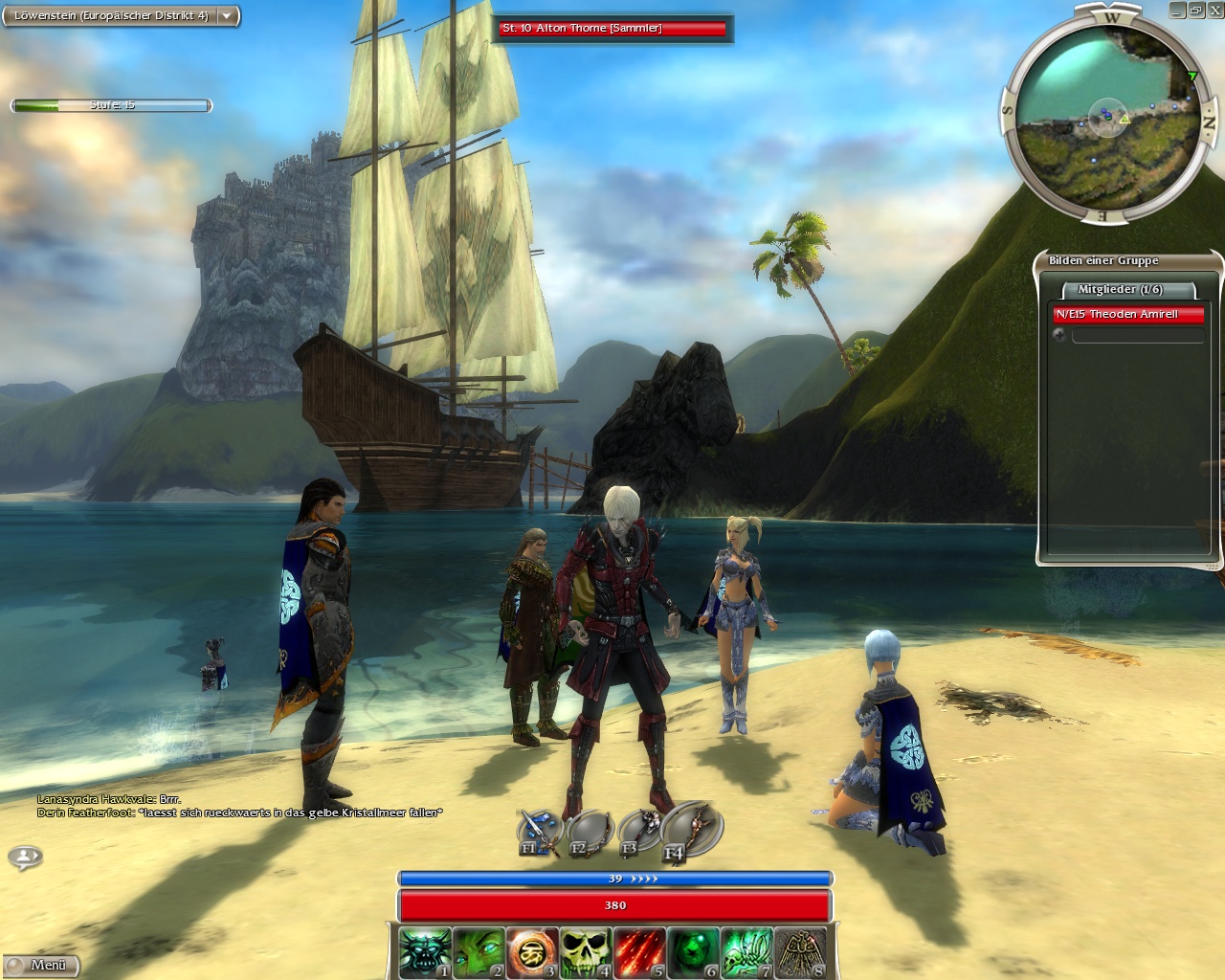The width and height of the screenshot is (1225, 980).
Task: Use skill 8 winged resurrection signet
Action: pos(799,952)
